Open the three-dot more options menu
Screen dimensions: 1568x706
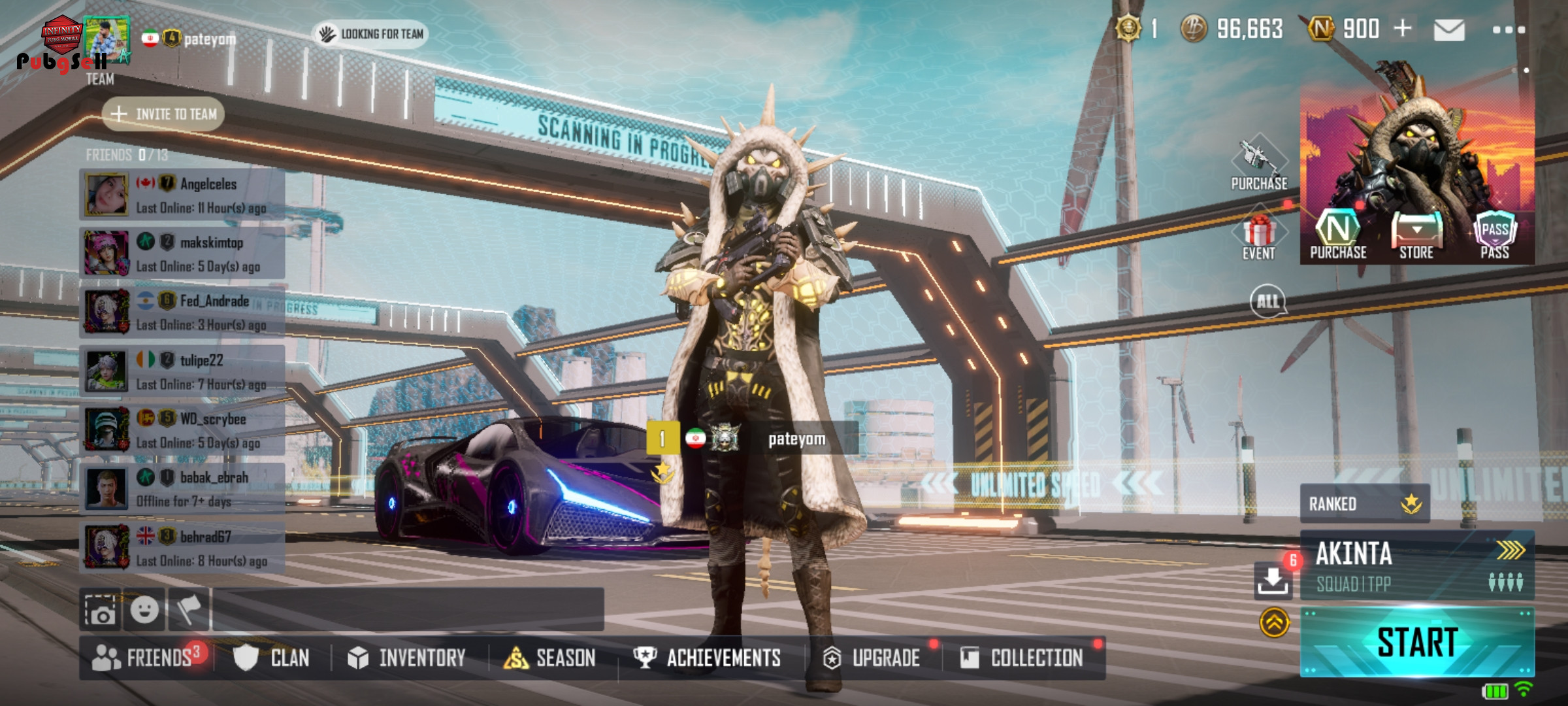[x=1509, y=30]
